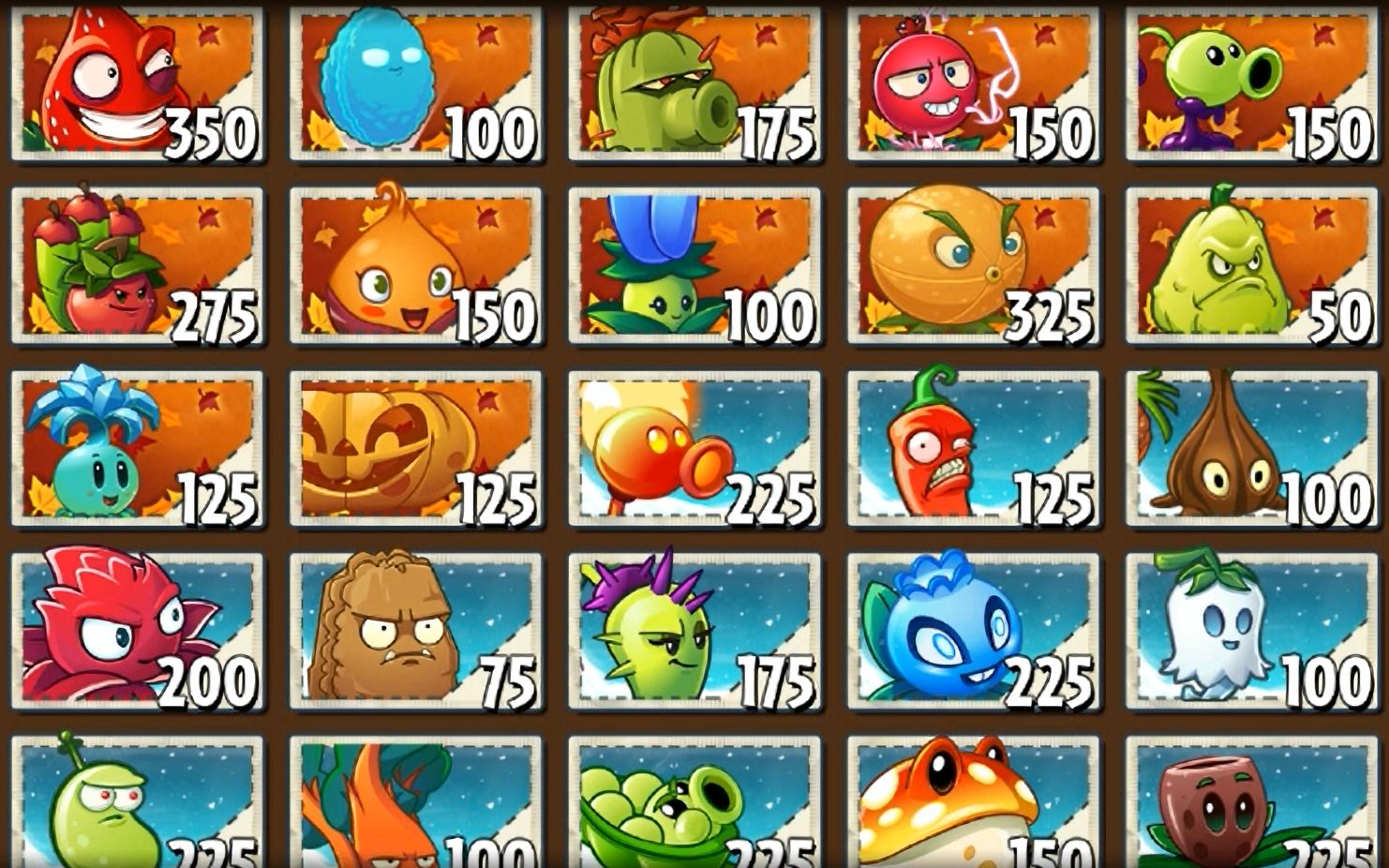Select the Red Stinger seed packet costing 200
The width and height of the screenshot is (1389, 868).
[x=141, y=628]
